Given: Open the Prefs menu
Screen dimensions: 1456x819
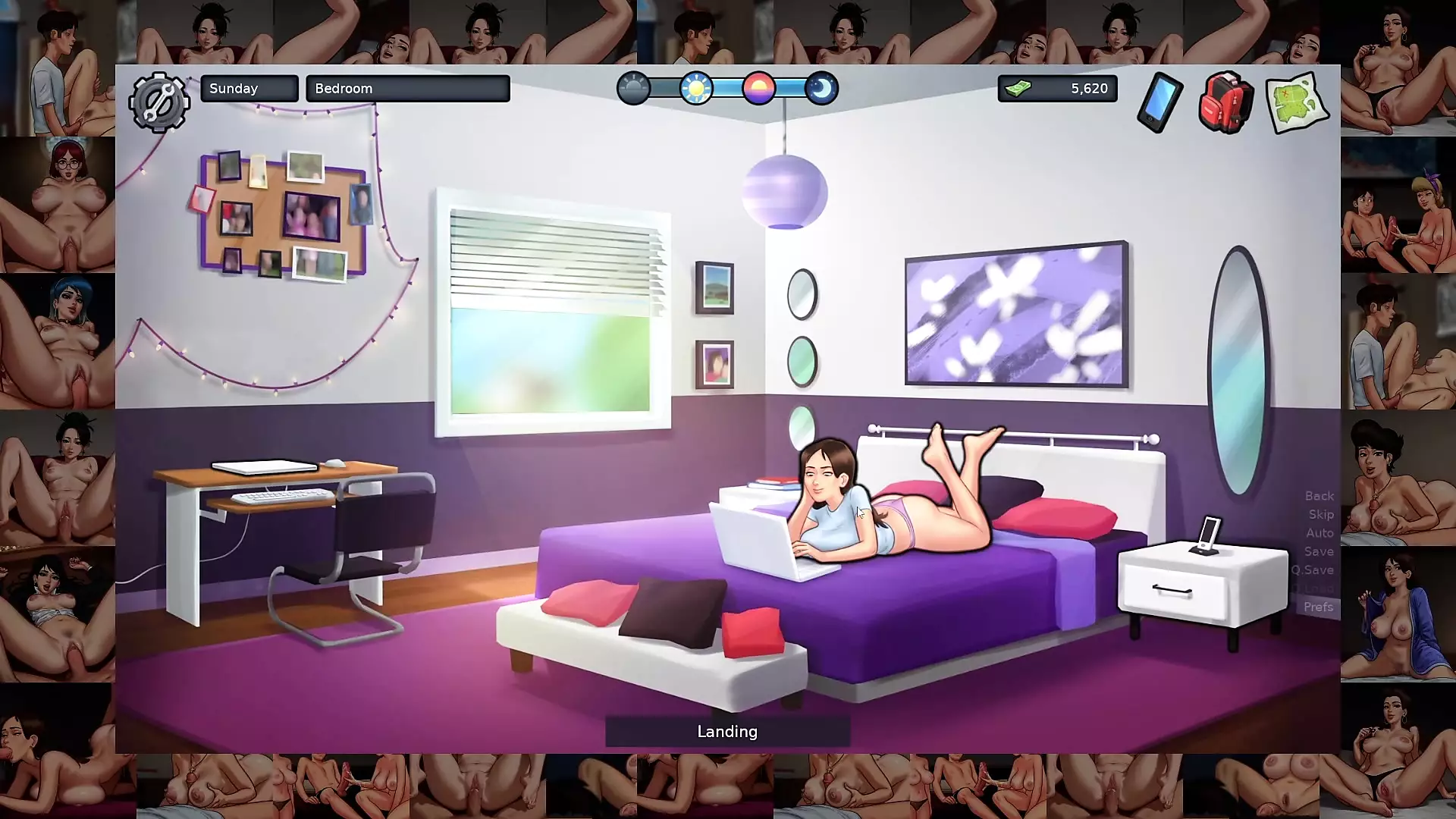Looking at the screenshot, I should click(1319, 607).
